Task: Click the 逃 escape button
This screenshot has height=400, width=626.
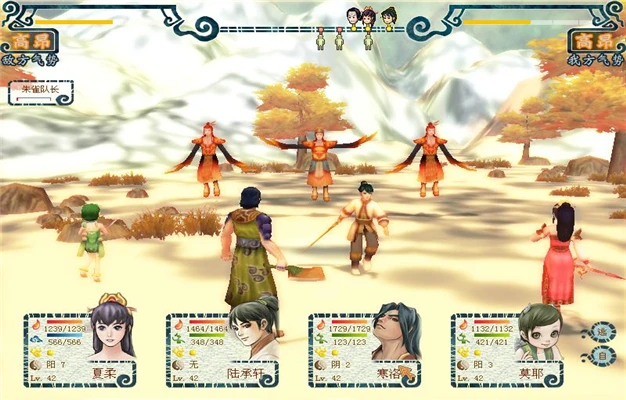Action: 603,332
